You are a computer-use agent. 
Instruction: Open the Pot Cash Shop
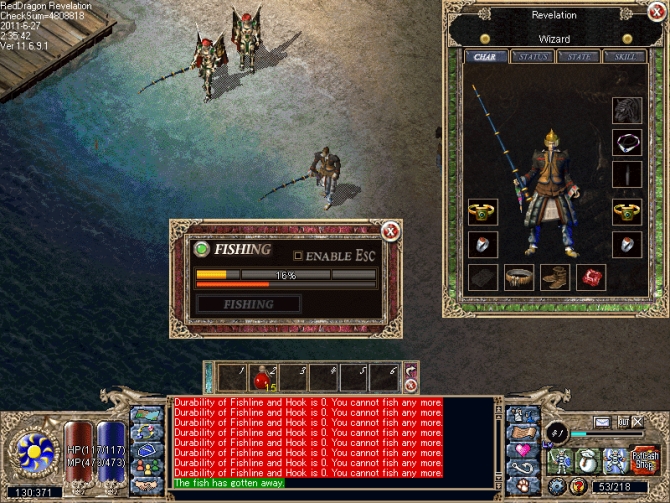645,459
